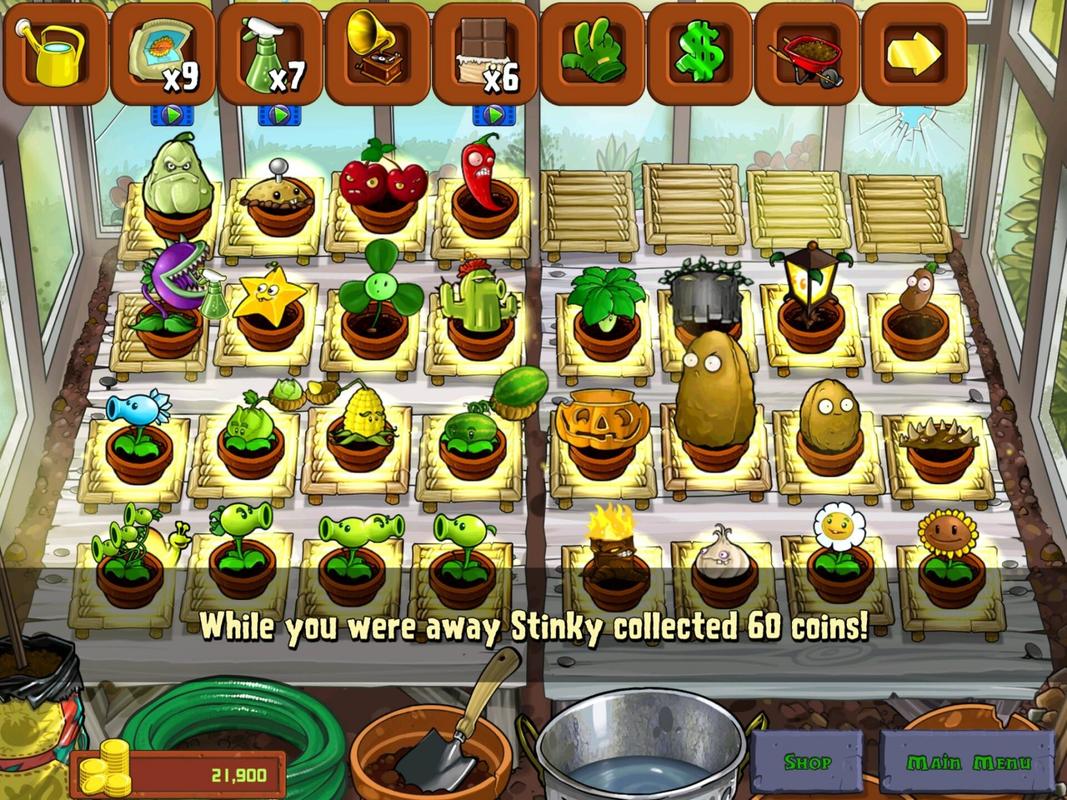Select the wheelbarrow tool
1067x800 pixels.
click(x=807, y=54)
